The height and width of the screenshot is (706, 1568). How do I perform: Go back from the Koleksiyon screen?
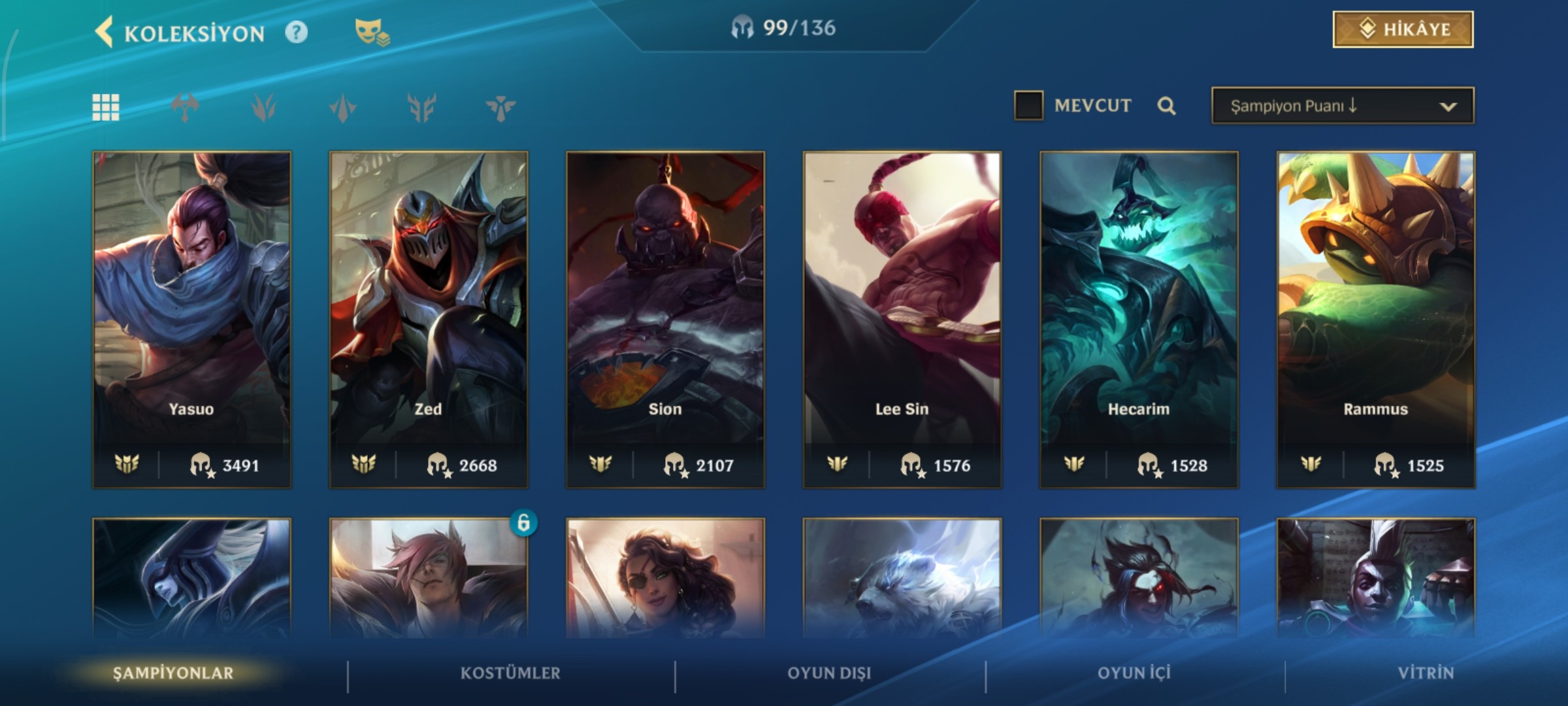point(105,32)
